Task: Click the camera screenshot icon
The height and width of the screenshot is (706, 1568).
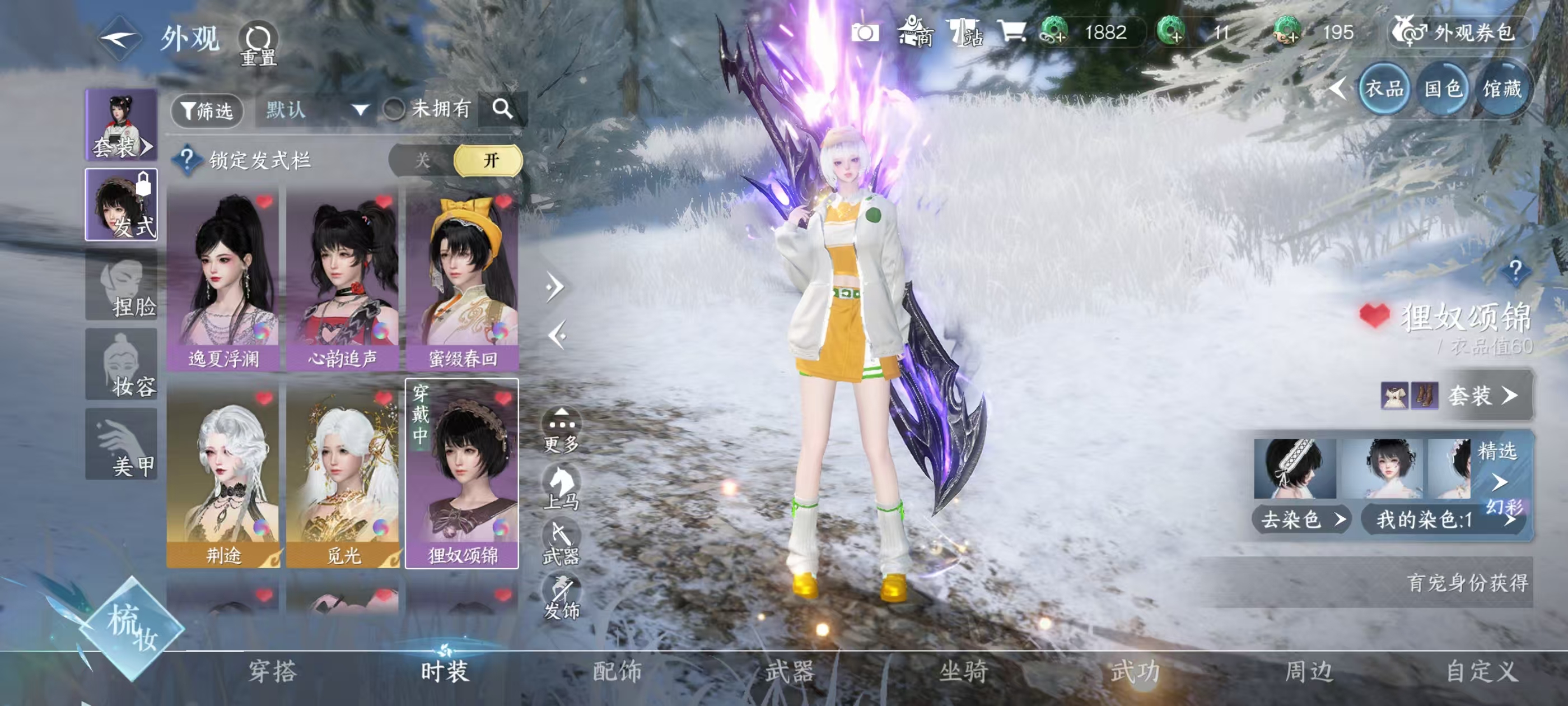Action: coord(865,33)
